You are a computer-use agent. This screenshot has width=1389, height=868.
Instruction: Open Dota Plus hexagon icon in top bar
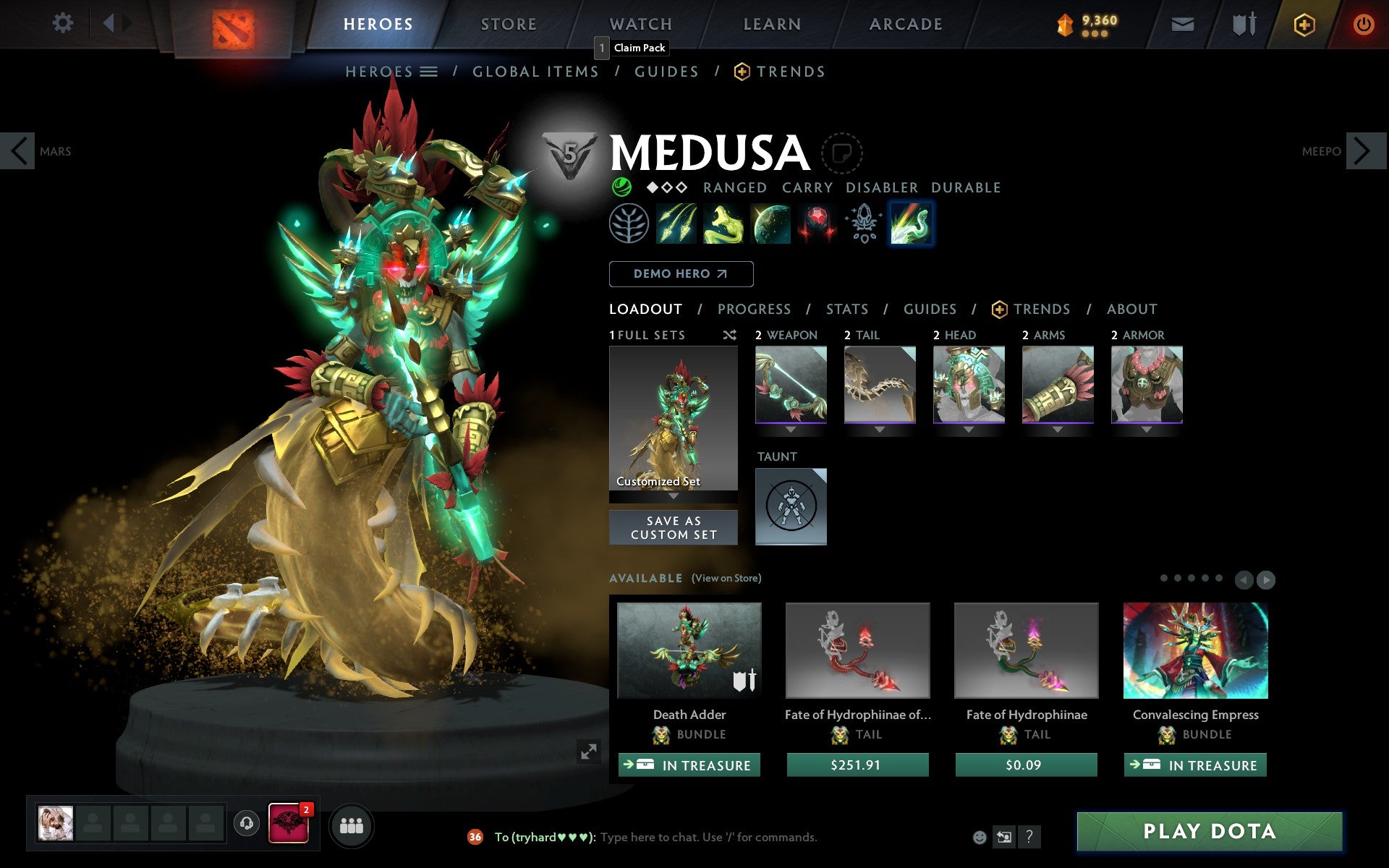tap(1303, 23)
